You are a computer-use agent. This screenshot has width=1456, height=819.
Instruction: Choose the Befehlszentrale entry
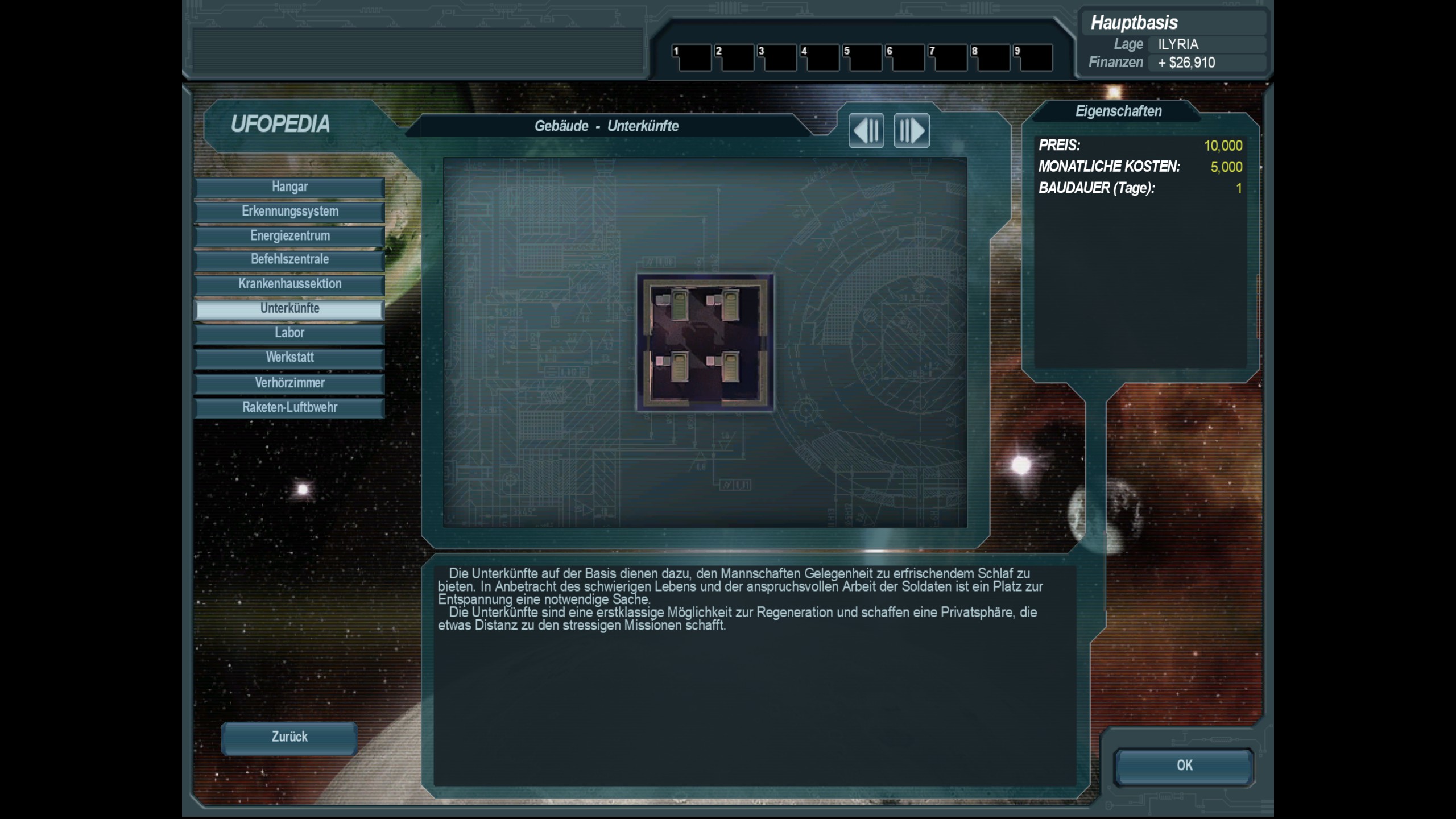coord(289,259)
